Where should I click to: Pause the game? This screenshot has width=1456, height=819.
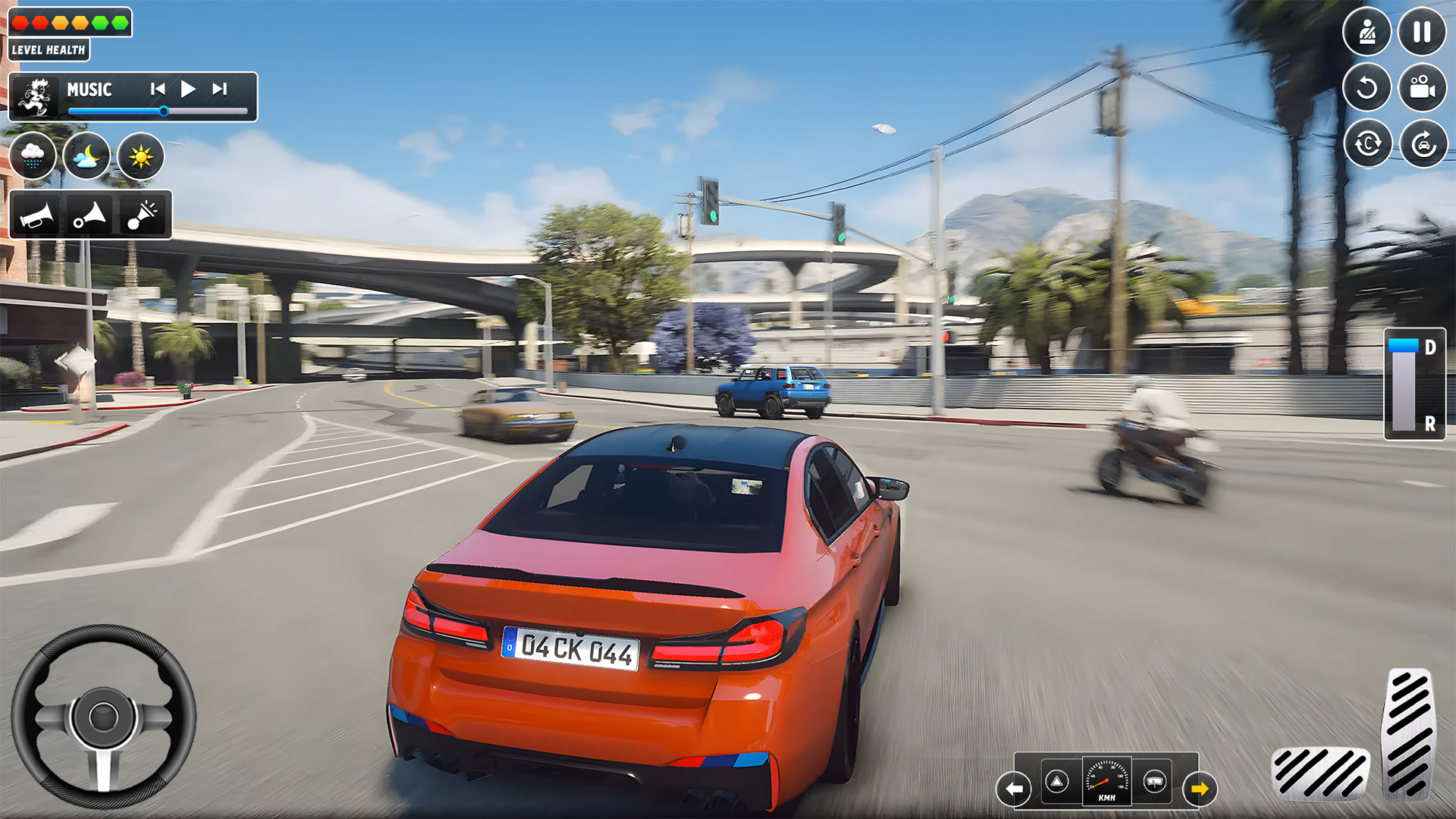[x=1422, y=31]
